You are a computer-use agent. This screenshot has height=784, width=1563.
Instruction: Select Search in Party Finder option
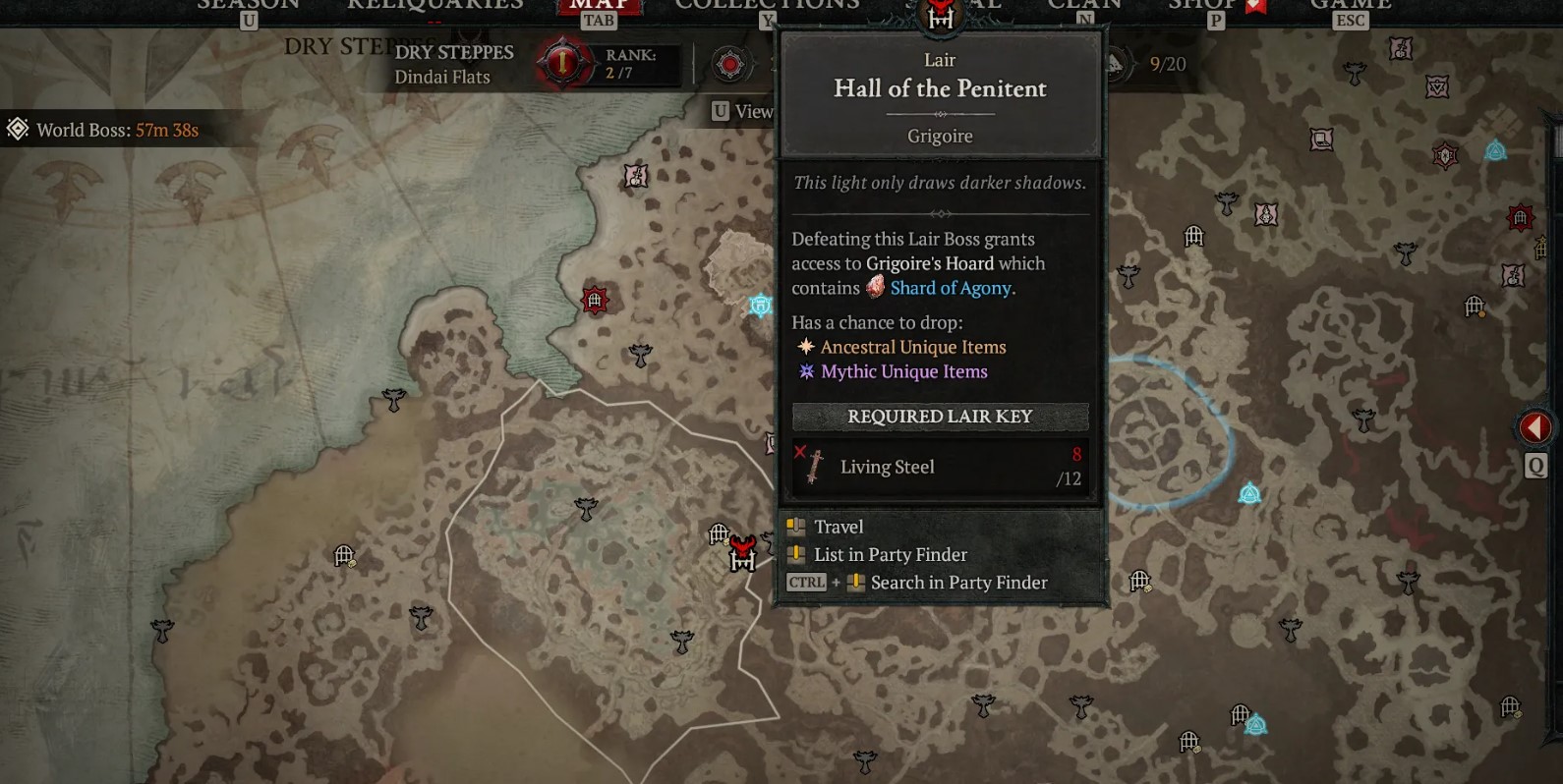tap(958, 583)
